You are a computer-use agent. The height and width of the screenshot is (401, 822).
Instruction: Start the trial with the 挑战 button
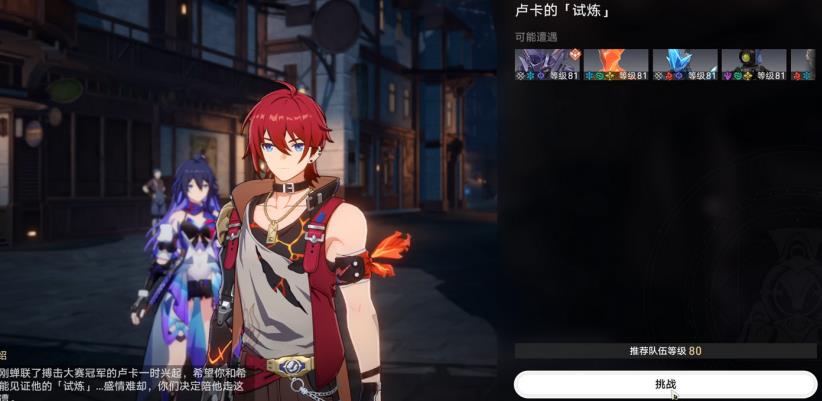tap(665, 384)
